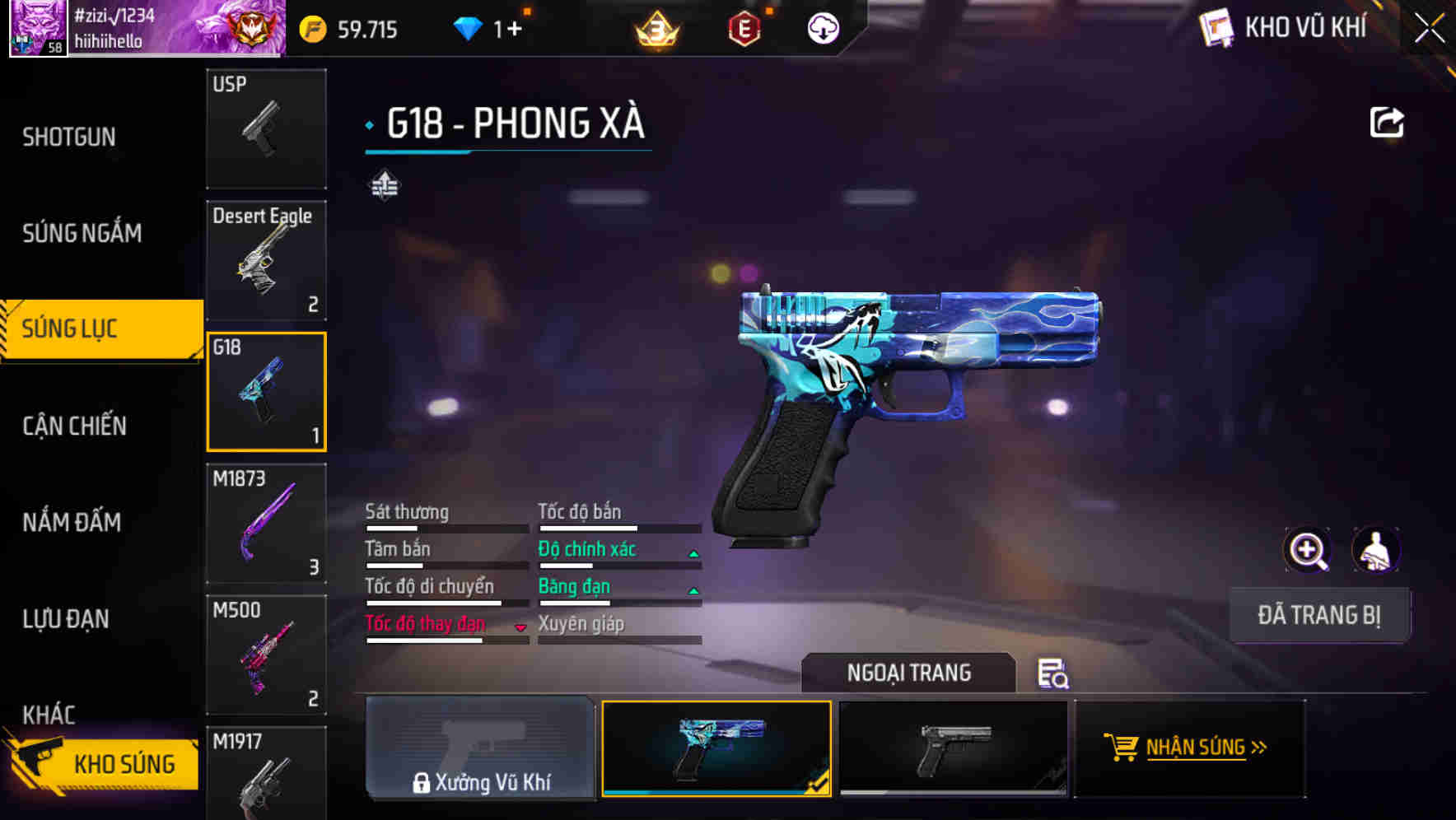This screenshot has width=1456, height=820.
Task: Open the cloud download icon in top bar
Action: (x=821, y=28)
